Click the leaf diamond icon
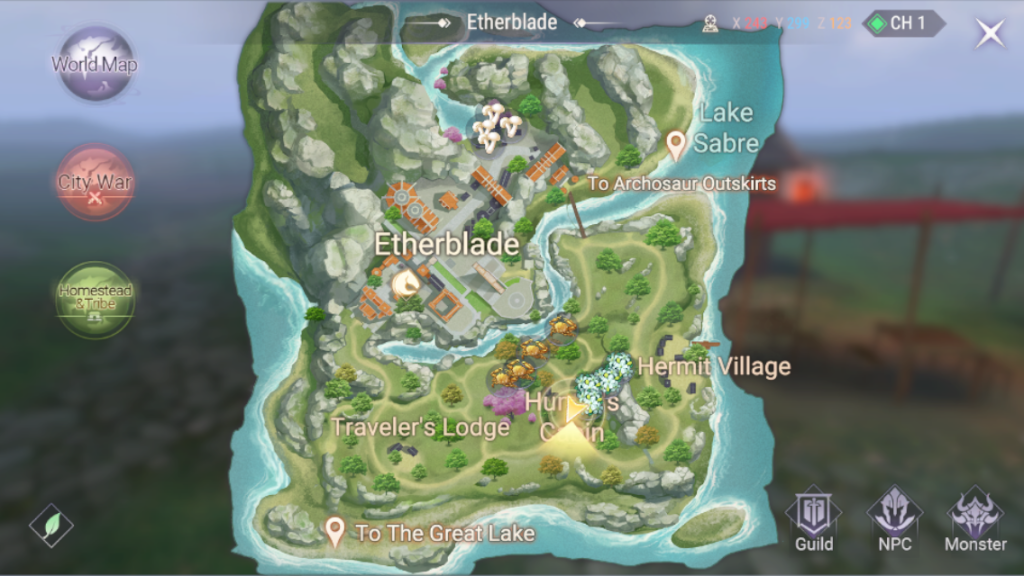Viewport: 1024px width, 576px height. click(x=51, y=525)
